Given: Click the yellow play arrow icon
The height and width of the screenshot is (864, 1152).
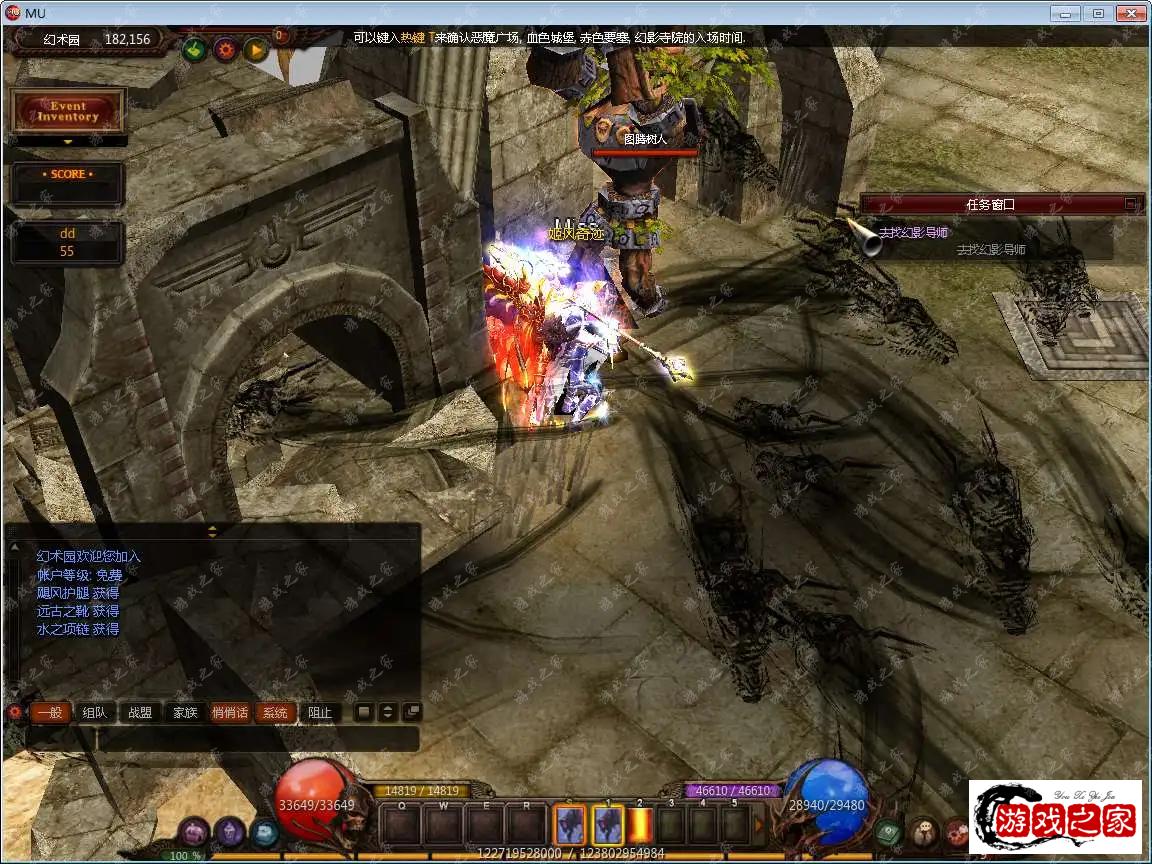Looking at the screenshot, I should click(256, 49).
